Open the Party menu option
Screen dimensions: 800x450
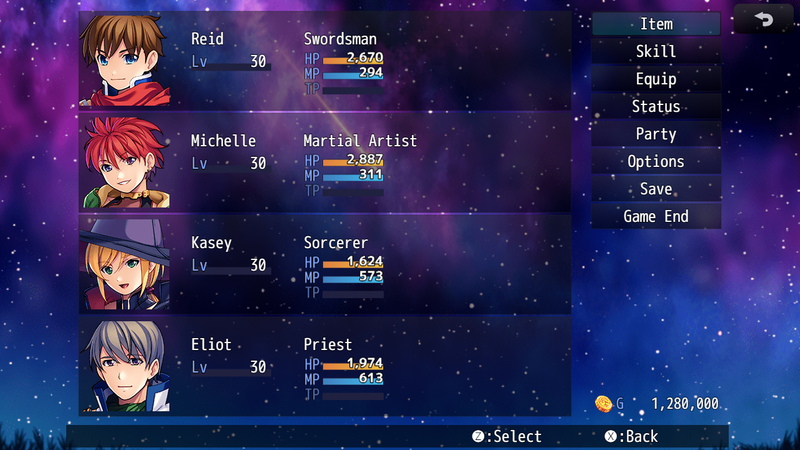click(x=656, y=134)
